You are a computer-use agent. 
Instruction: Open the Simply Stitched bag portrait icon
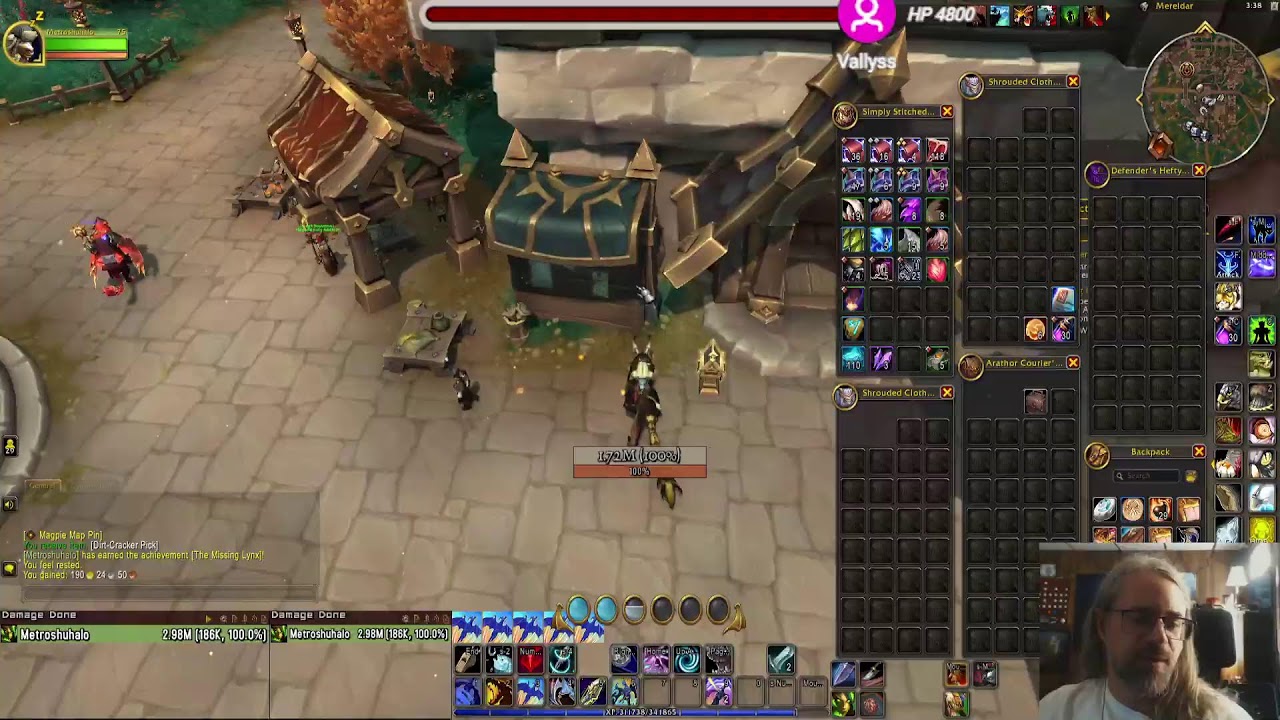coord(846,115)
